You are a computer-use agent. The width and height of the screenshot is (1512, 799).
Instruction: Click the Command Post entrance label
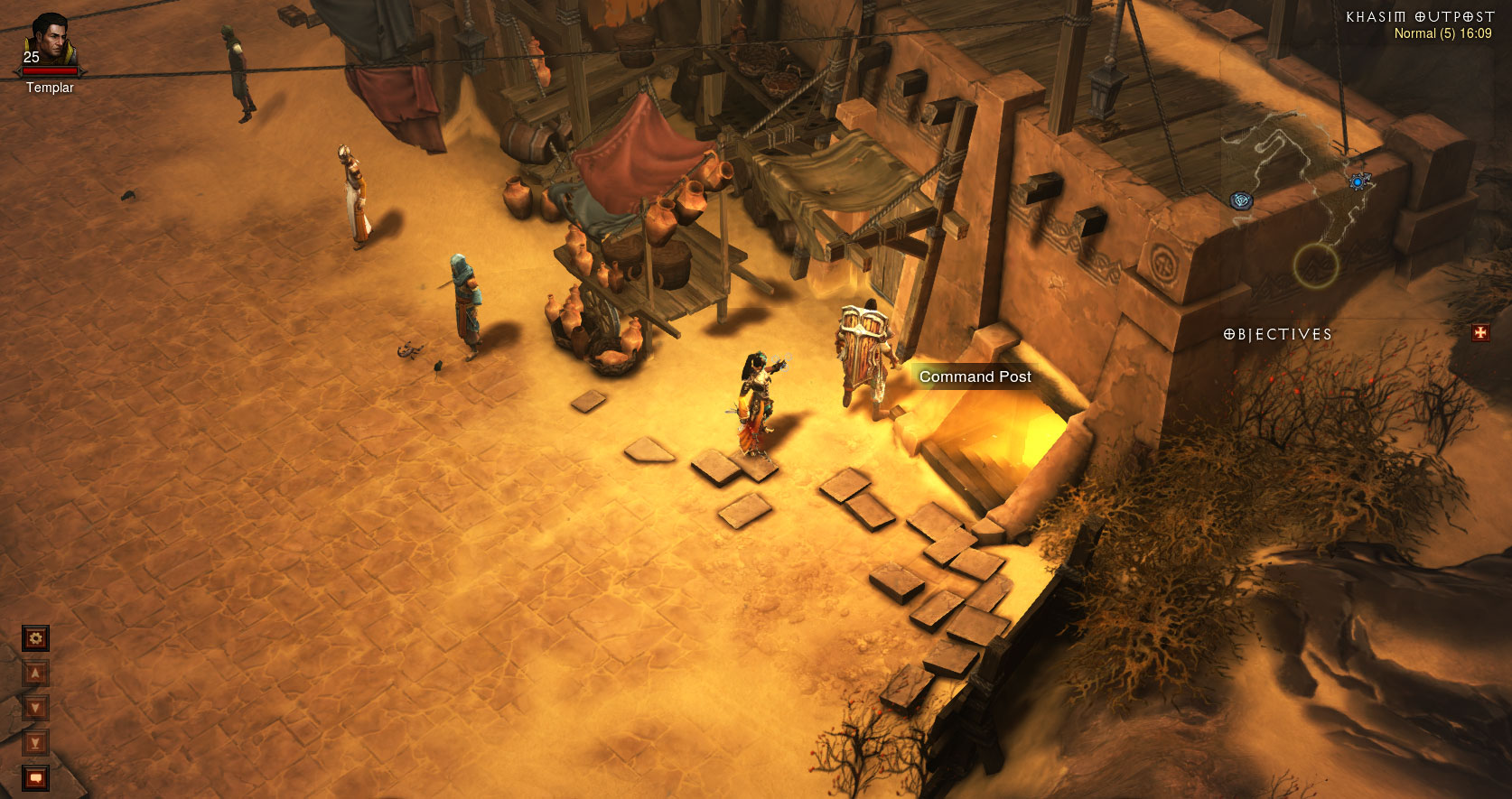click(x=975, y=376)
